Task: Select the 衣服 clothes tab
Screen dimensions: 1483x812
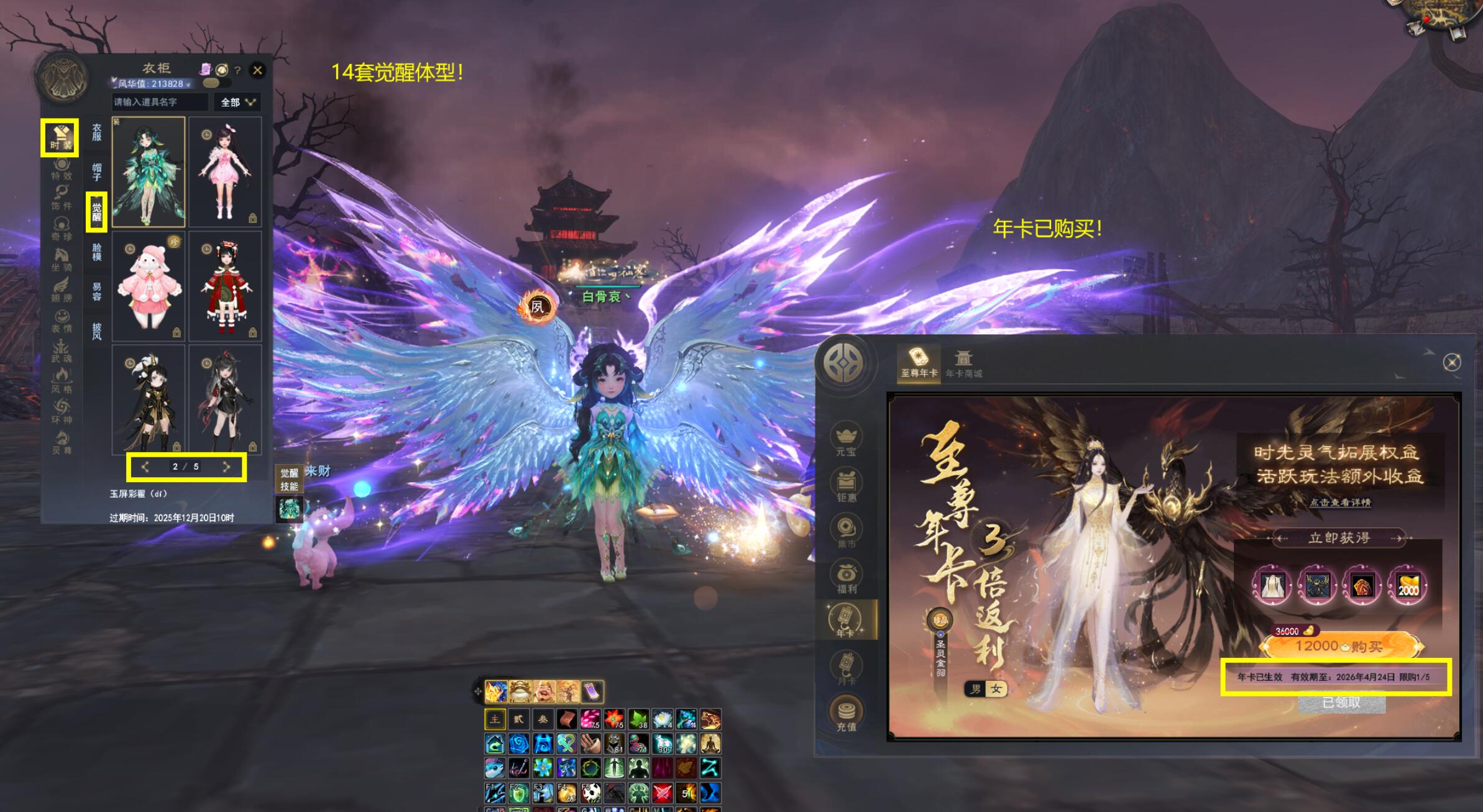Action: (97, 132)
